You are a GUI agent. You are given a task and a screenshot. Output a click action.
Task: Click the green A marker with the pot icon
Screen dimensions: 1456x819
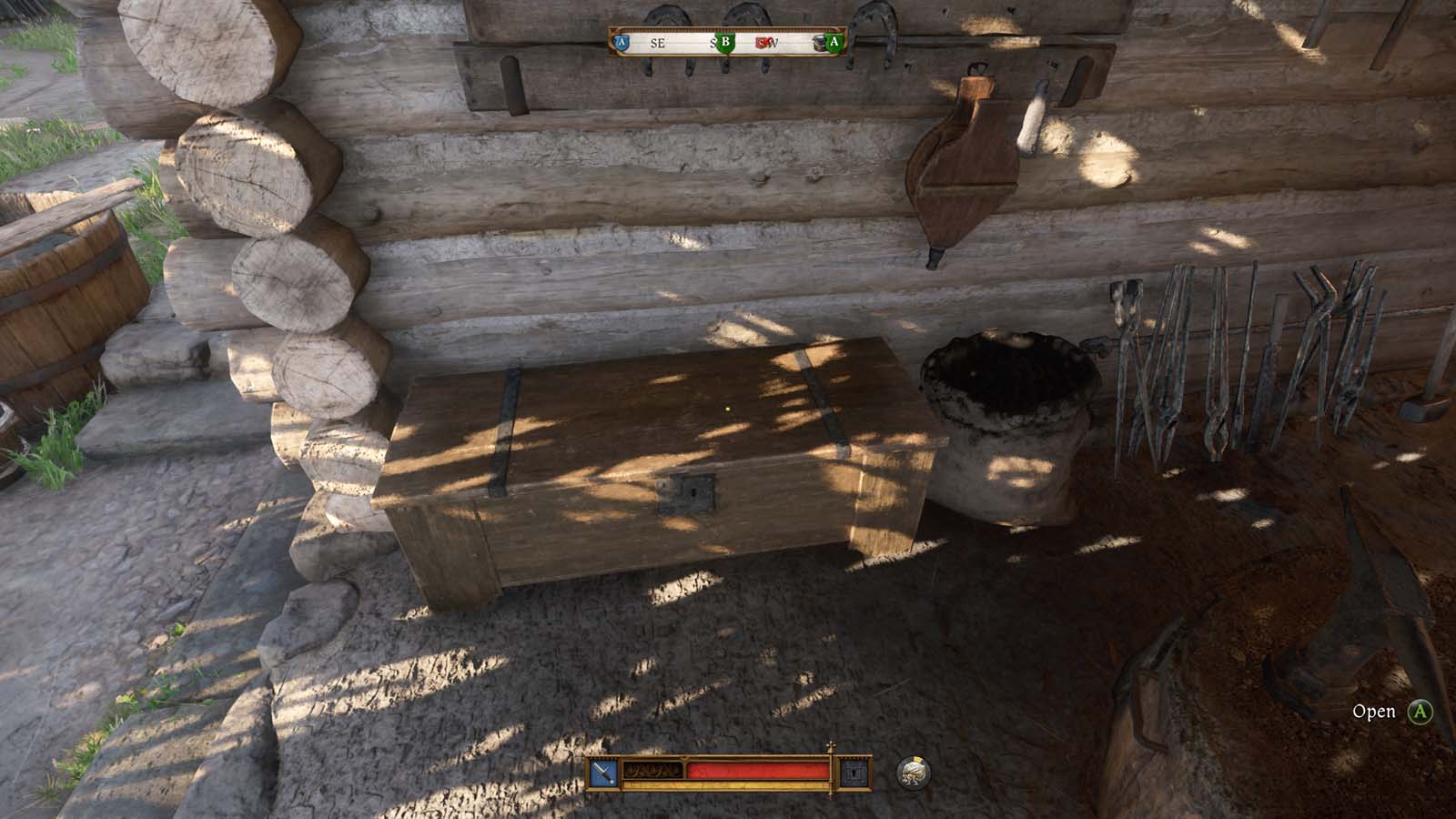(x=834, y=41)
